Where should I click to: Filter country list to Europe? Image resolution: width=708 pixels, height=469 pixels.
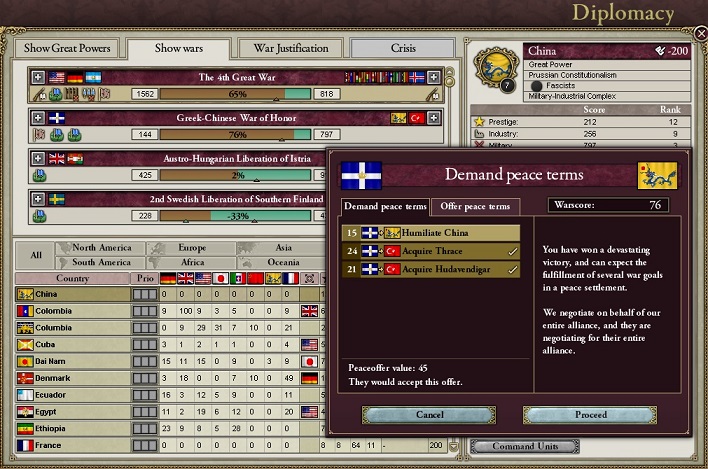click(193, 247)
